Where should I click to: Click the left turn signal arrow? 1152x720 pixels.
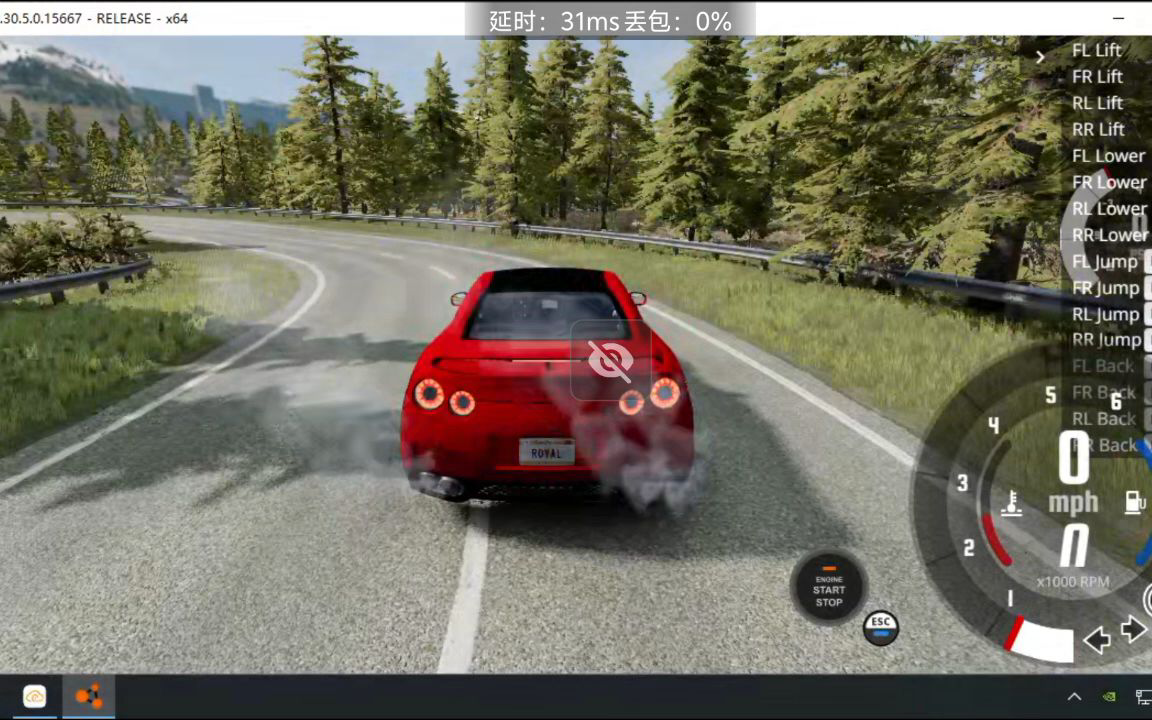[1097, 640]
